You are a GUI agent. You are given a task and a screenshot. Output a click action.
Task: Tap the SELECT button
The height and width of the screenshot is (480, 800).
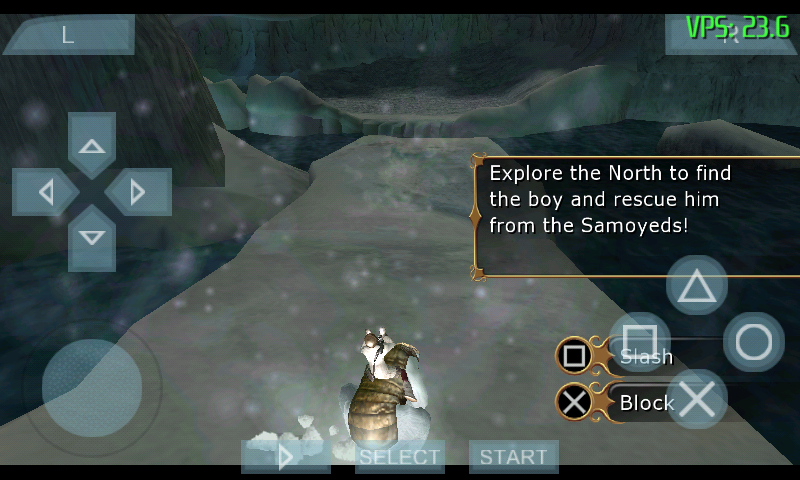click(x=400, y=457)
